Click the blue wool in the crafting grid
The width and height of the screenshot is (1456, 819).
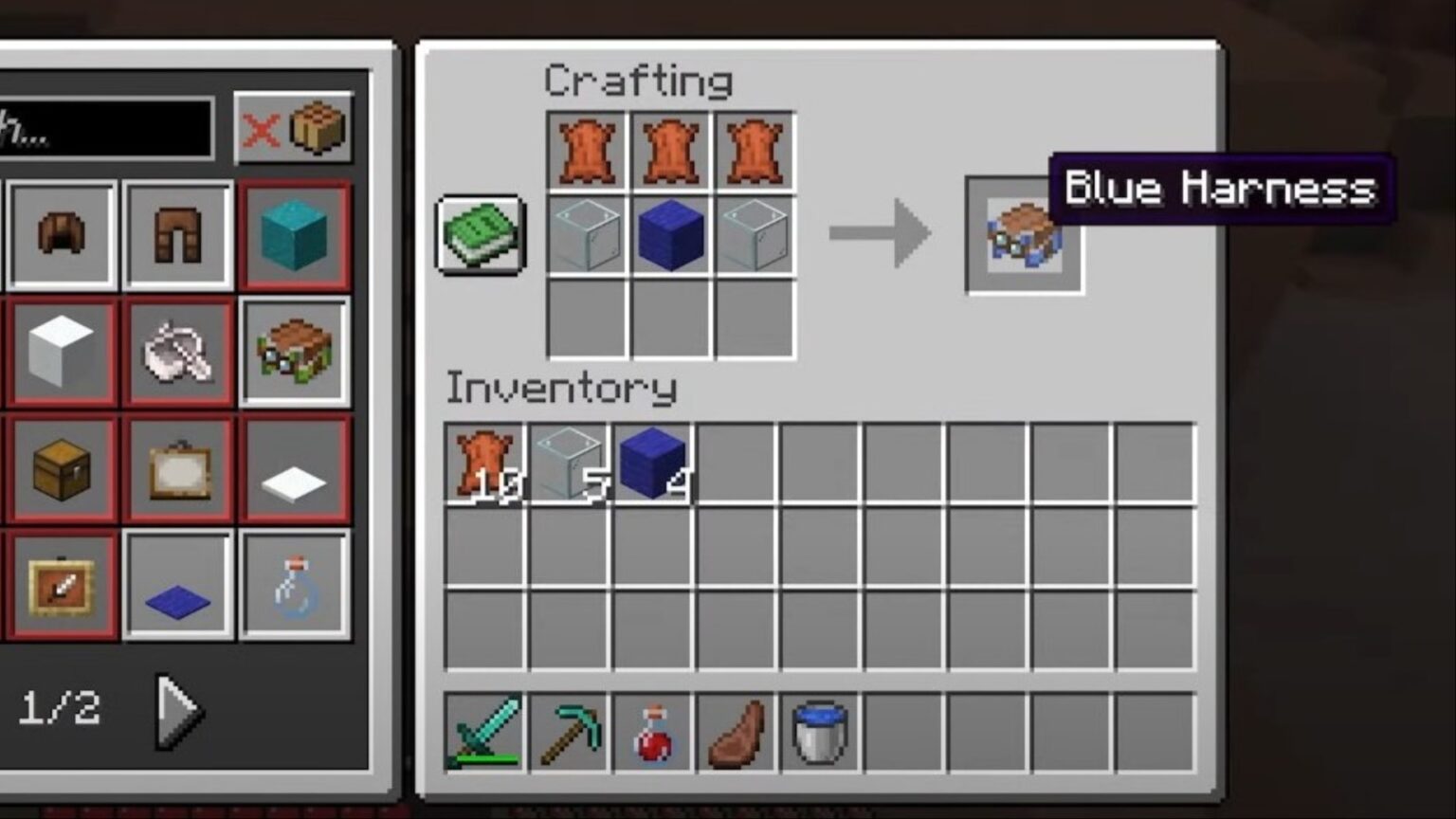pos(670,234)
